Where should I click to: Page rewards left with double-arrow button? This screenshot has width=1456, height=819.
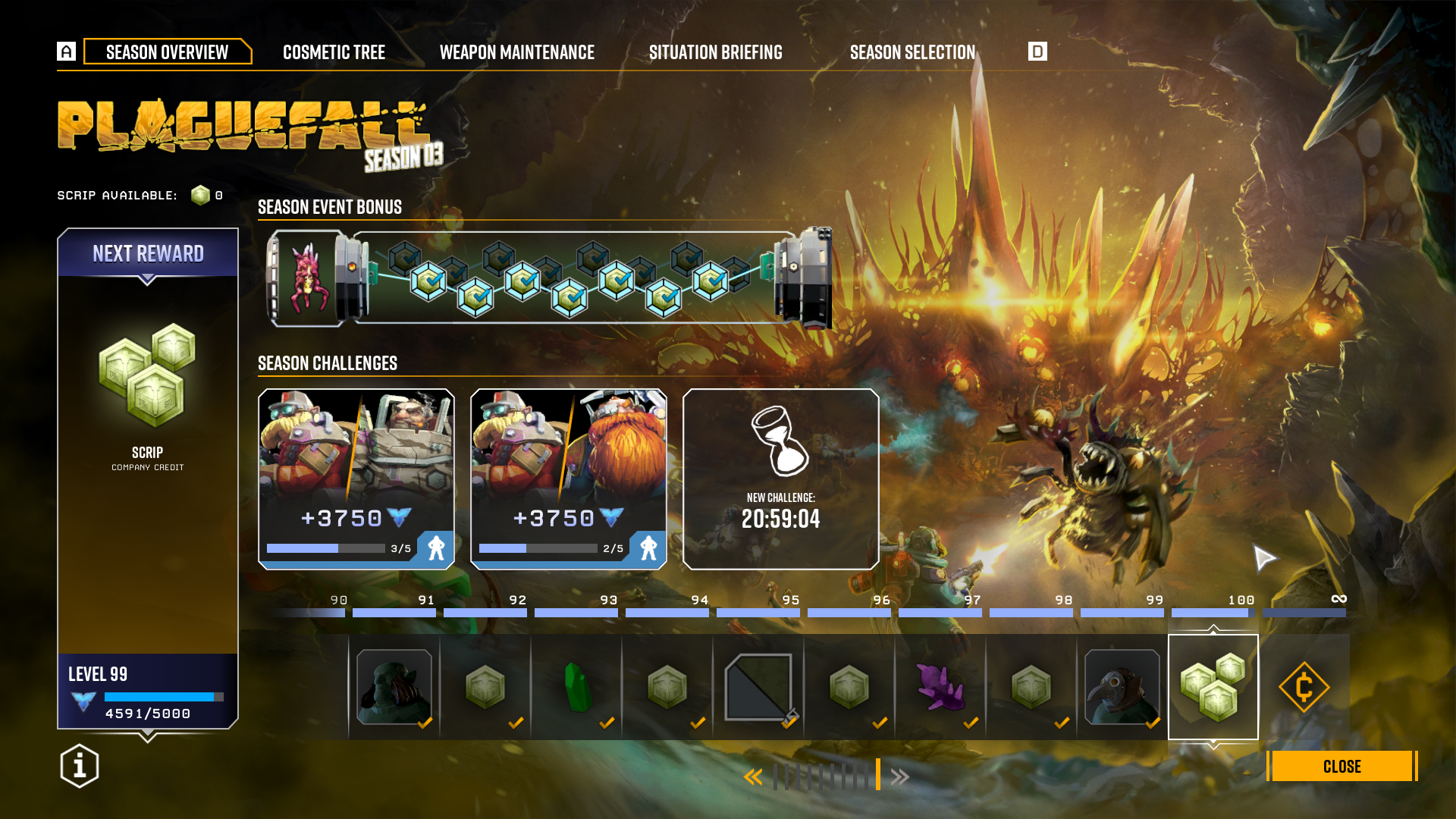[x=753, y=777]
